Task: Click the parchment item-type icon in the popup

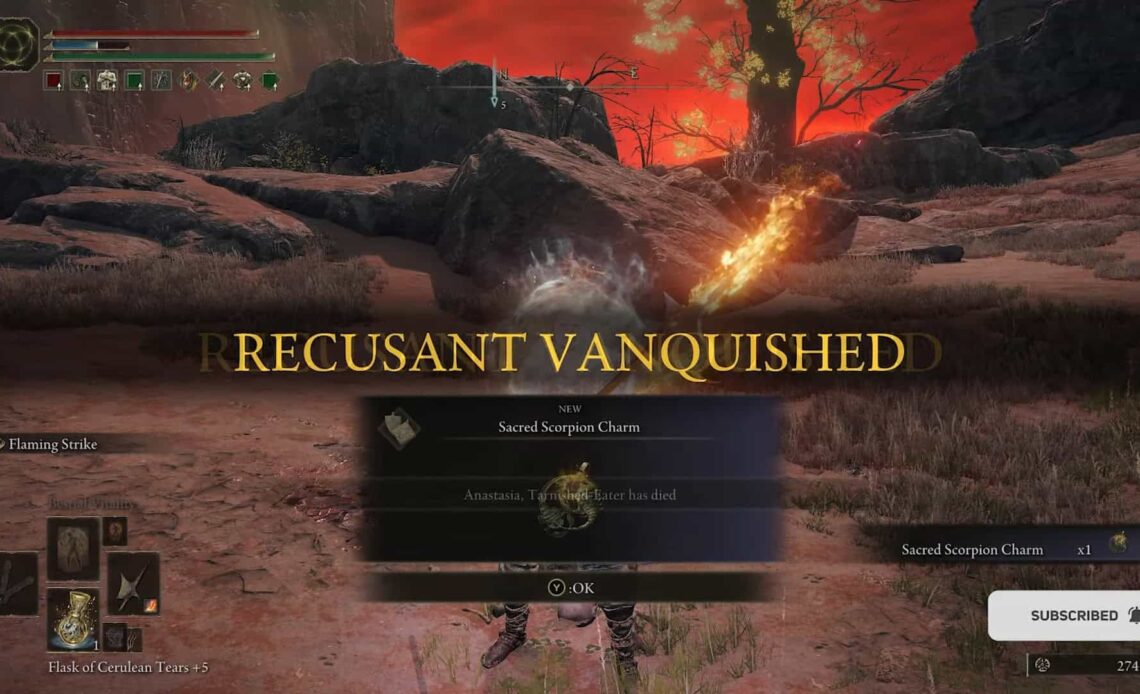Action: pyautogui.click(x=398, y=427)
